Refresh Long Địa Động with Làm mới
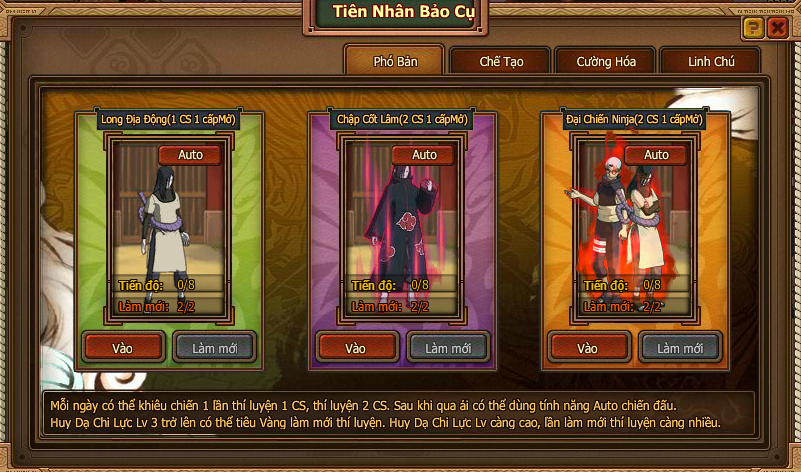The image size is (801, 472). click(214, 348)
